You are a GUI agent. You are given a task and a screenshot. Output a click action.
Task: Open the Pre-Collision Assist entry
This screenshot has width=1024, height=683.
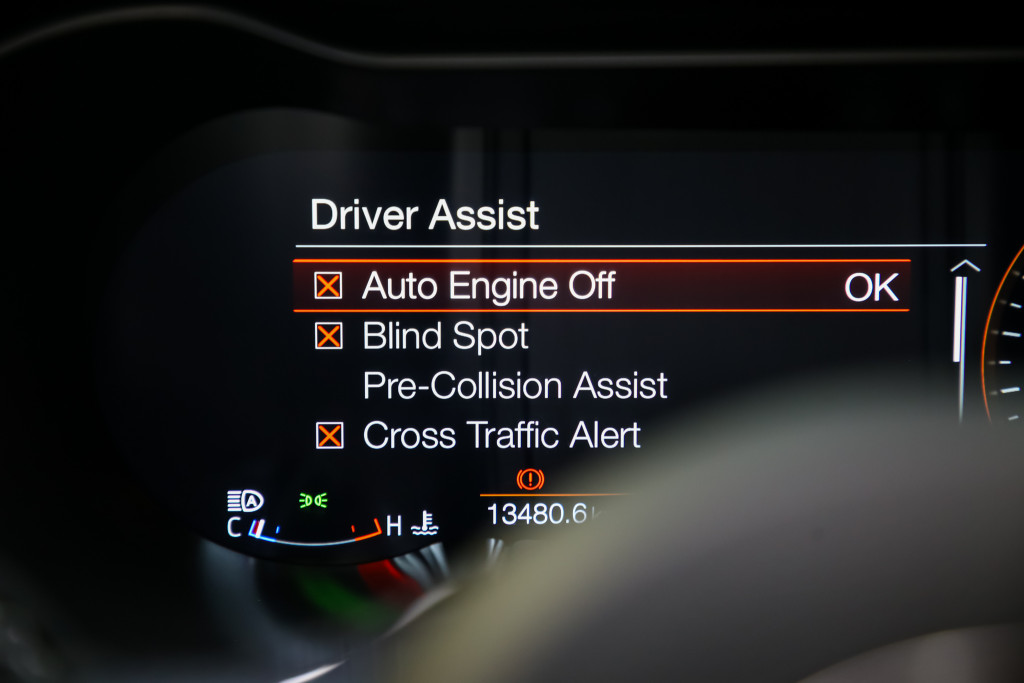[x=514, y=386]
